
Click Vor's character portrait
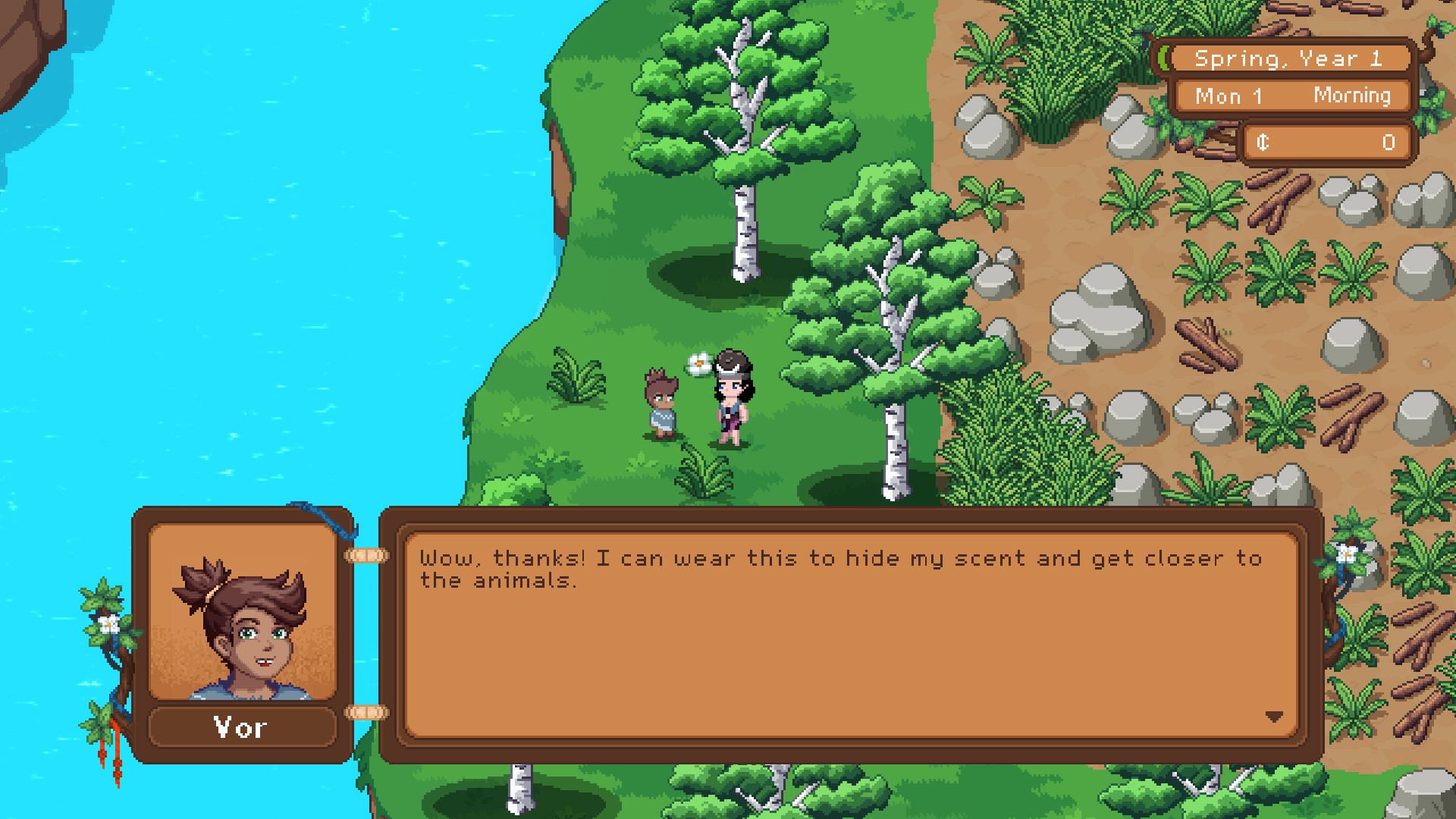tap(243, 613)
